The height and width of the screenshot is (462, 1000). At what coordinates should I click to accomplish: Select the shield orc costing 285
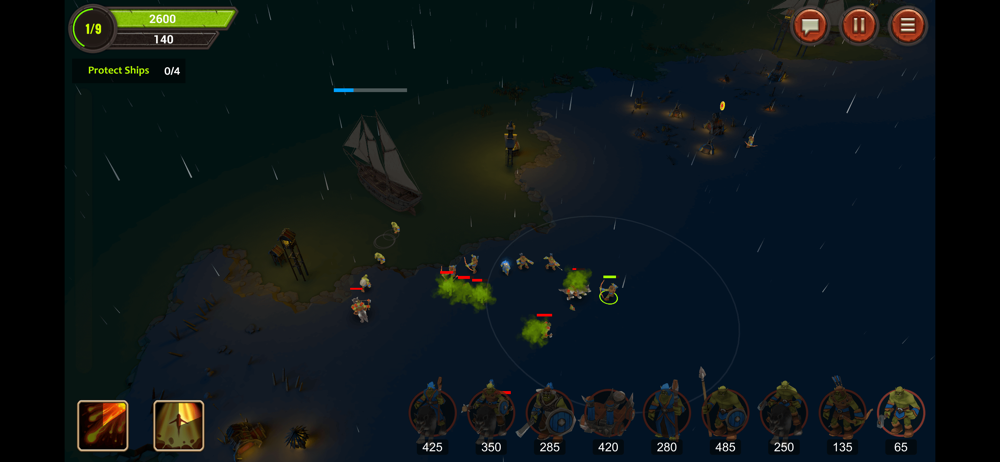pyautogui.click(x=549, y=414)
